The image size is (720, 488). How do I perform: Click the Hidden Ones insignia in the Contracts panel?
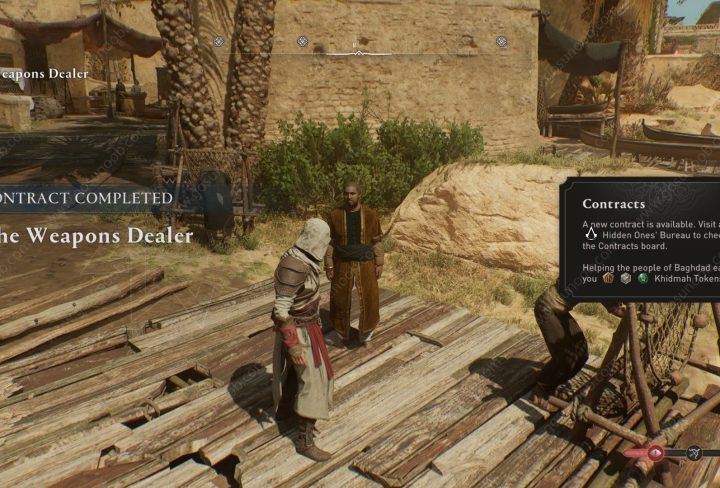591,234
